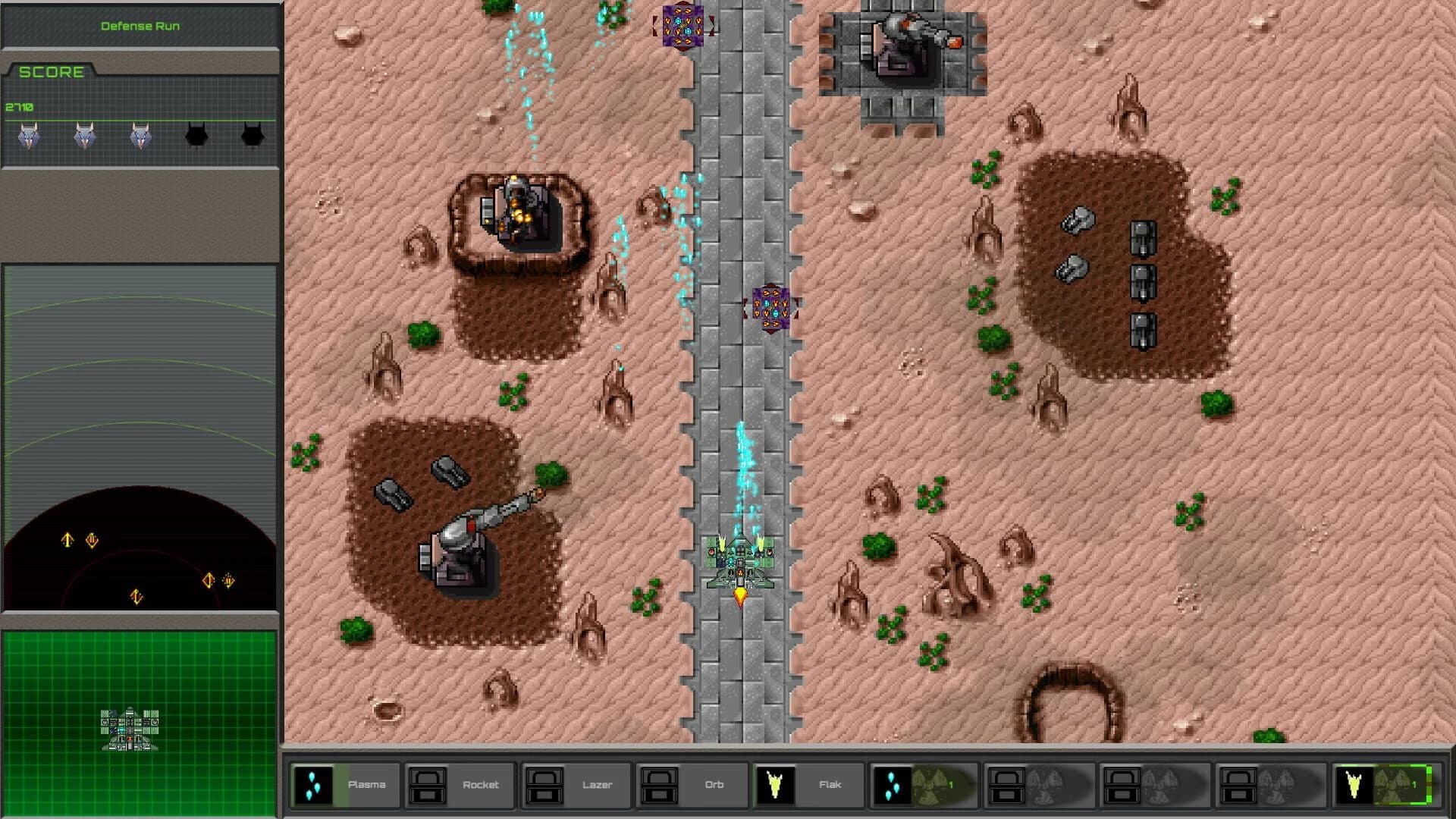Click the third ship life icon

coord(138,136)
